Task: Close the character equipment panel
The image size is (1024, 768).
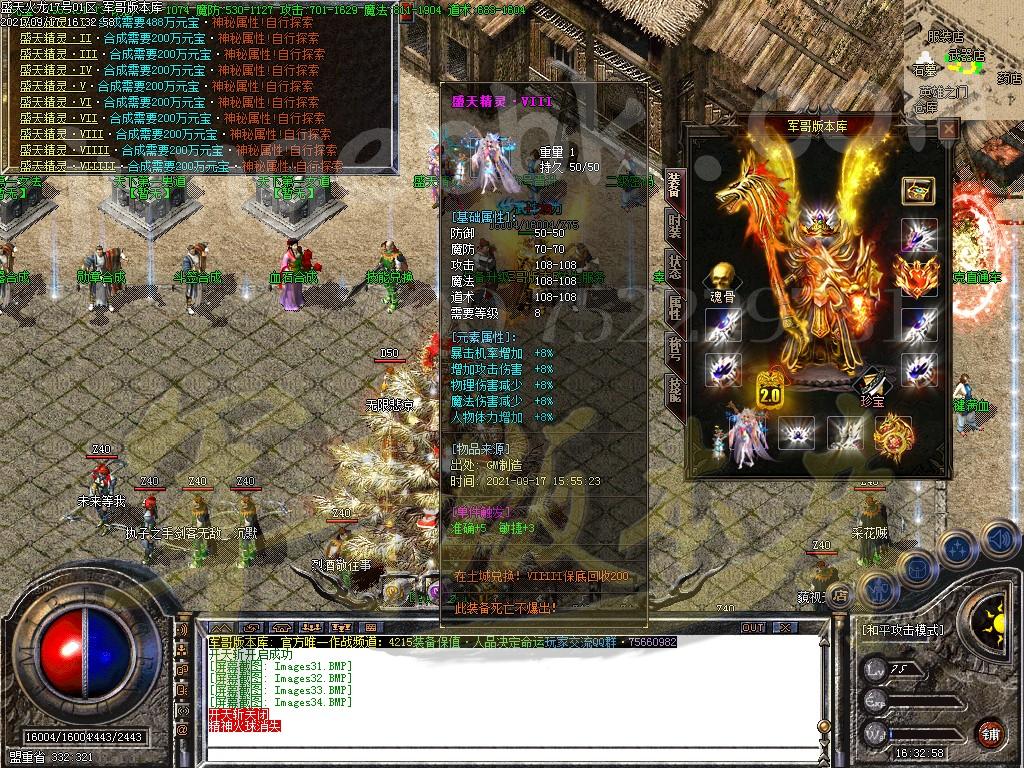Action: click(x=948, y=128)
